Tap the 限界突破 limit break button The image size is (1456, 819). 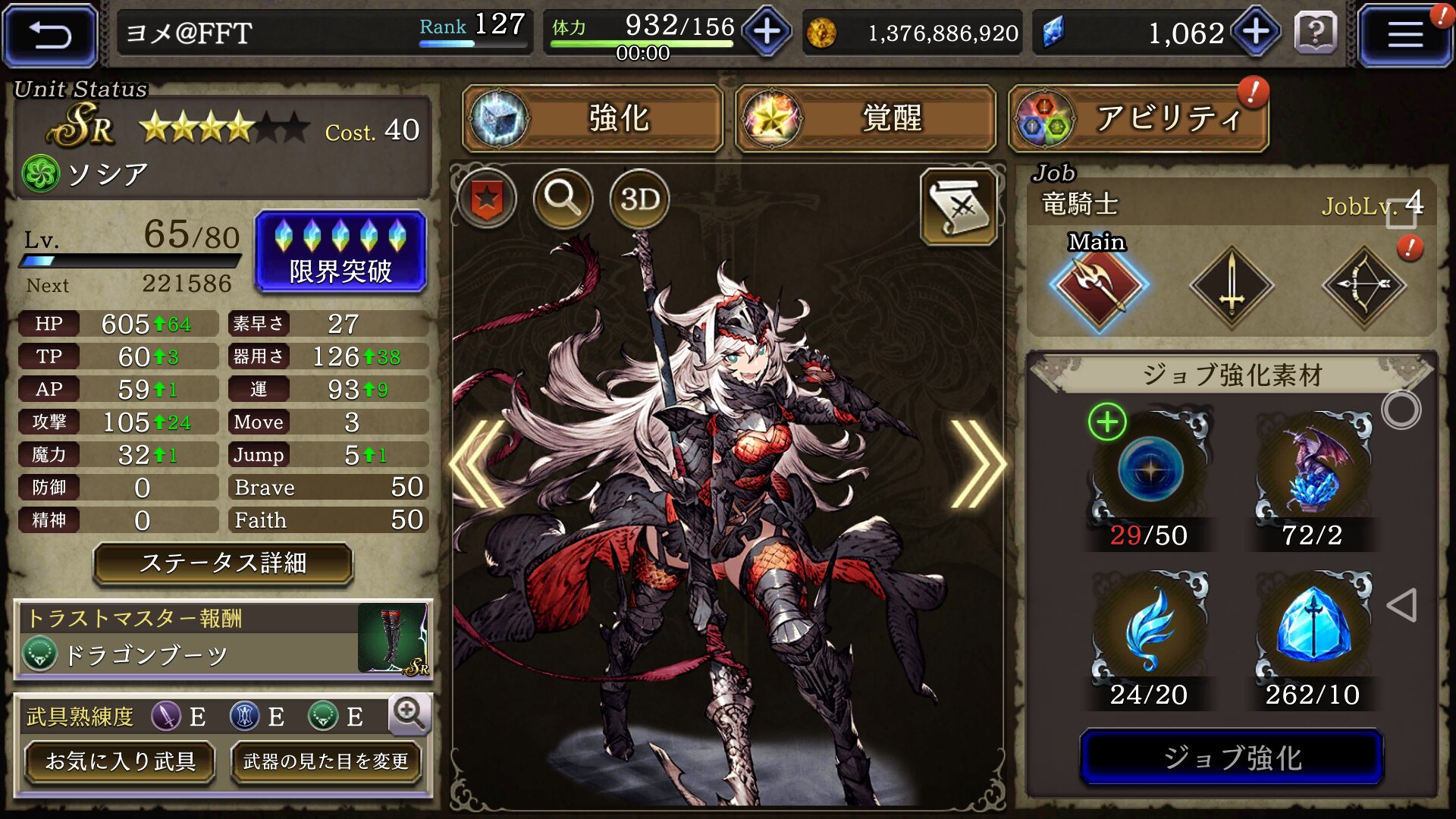[x=340, y=252]
